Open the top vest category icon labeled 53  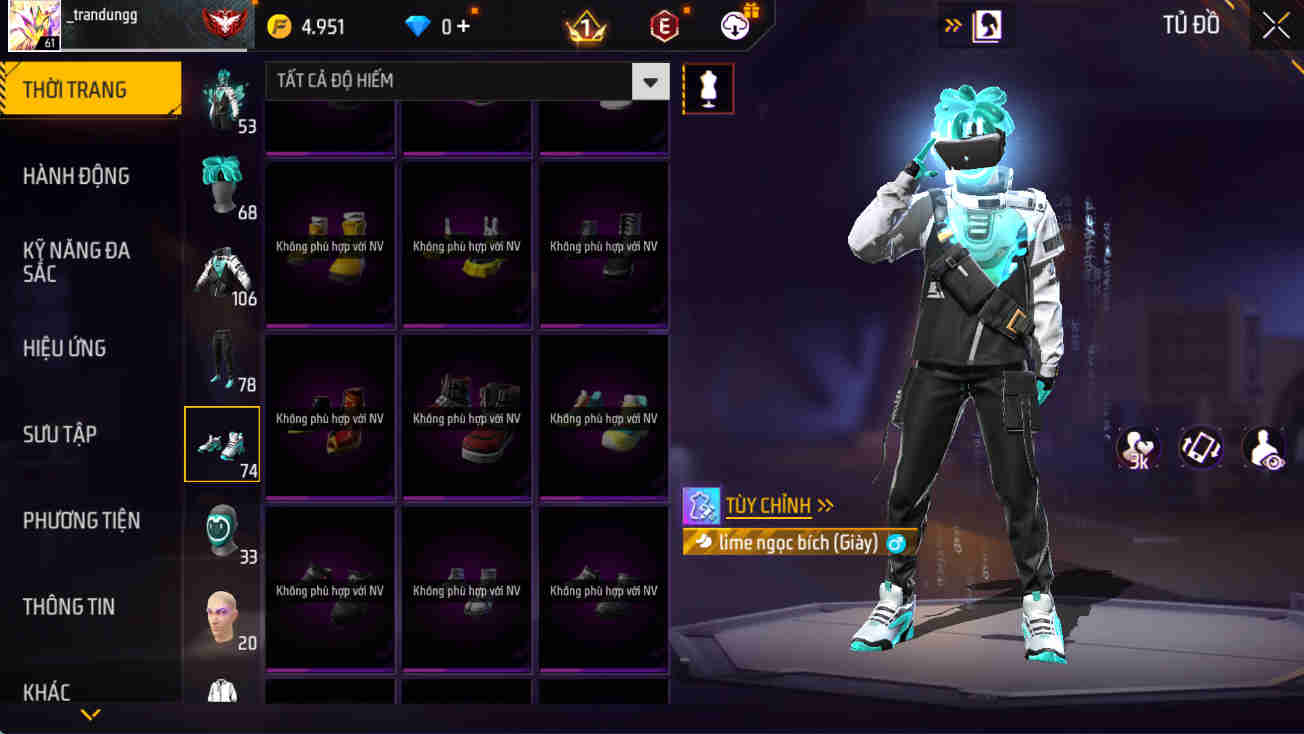222,95
